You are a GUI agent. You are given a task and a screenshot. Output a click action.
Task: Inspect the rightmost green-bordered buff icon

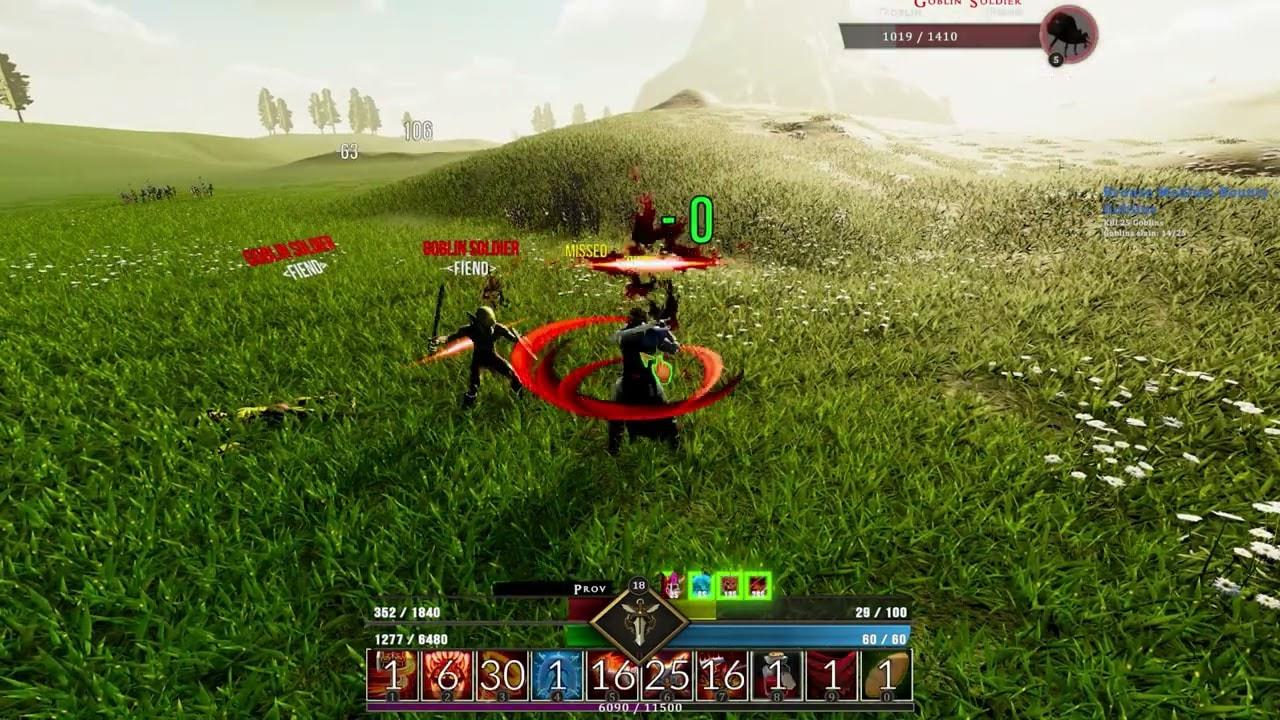point(758,586)
